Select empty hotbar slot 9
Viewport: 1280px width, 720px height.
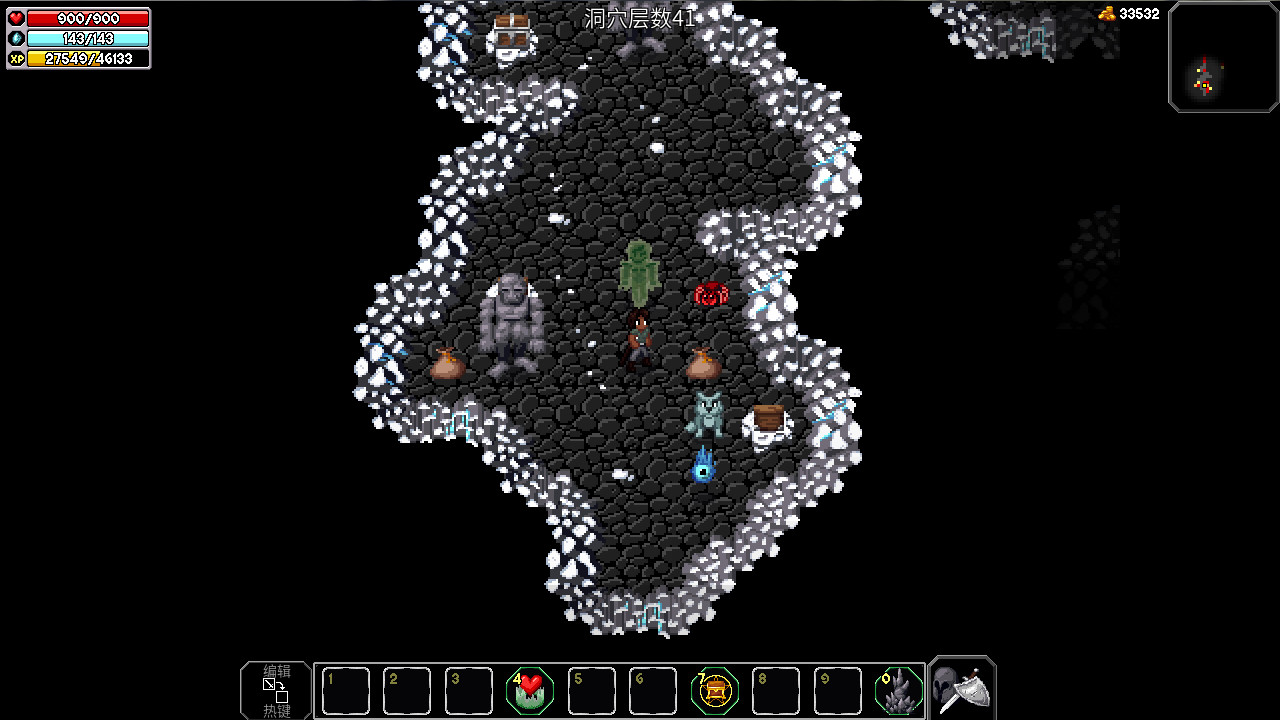(x=836, y=688)
